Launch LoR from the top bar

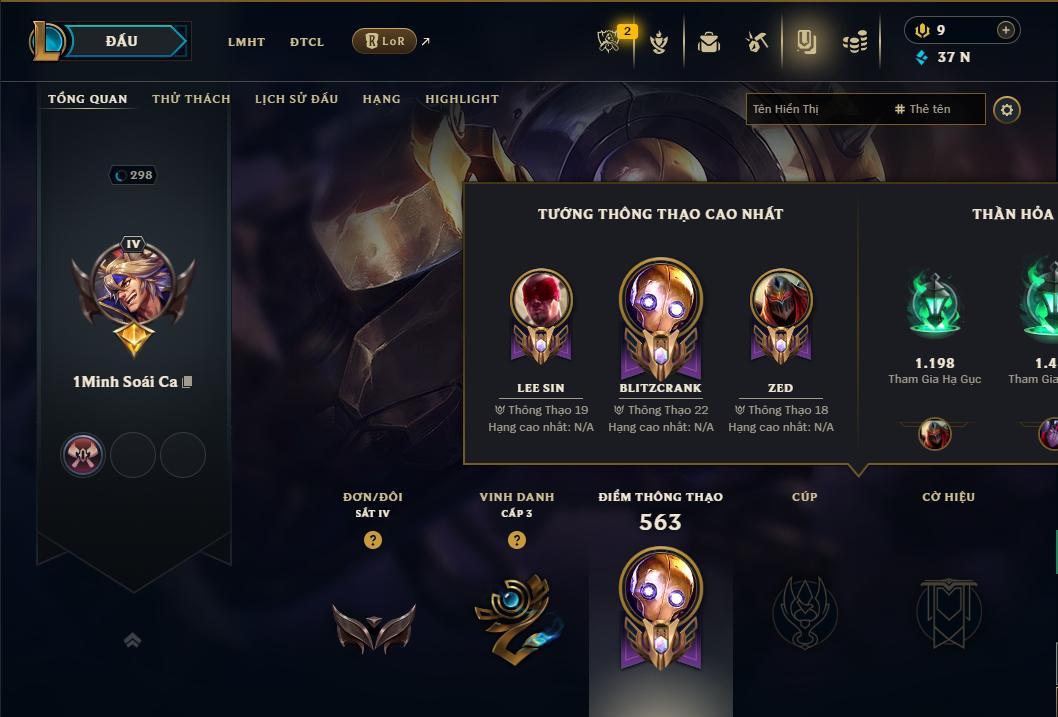click(384, 41)
